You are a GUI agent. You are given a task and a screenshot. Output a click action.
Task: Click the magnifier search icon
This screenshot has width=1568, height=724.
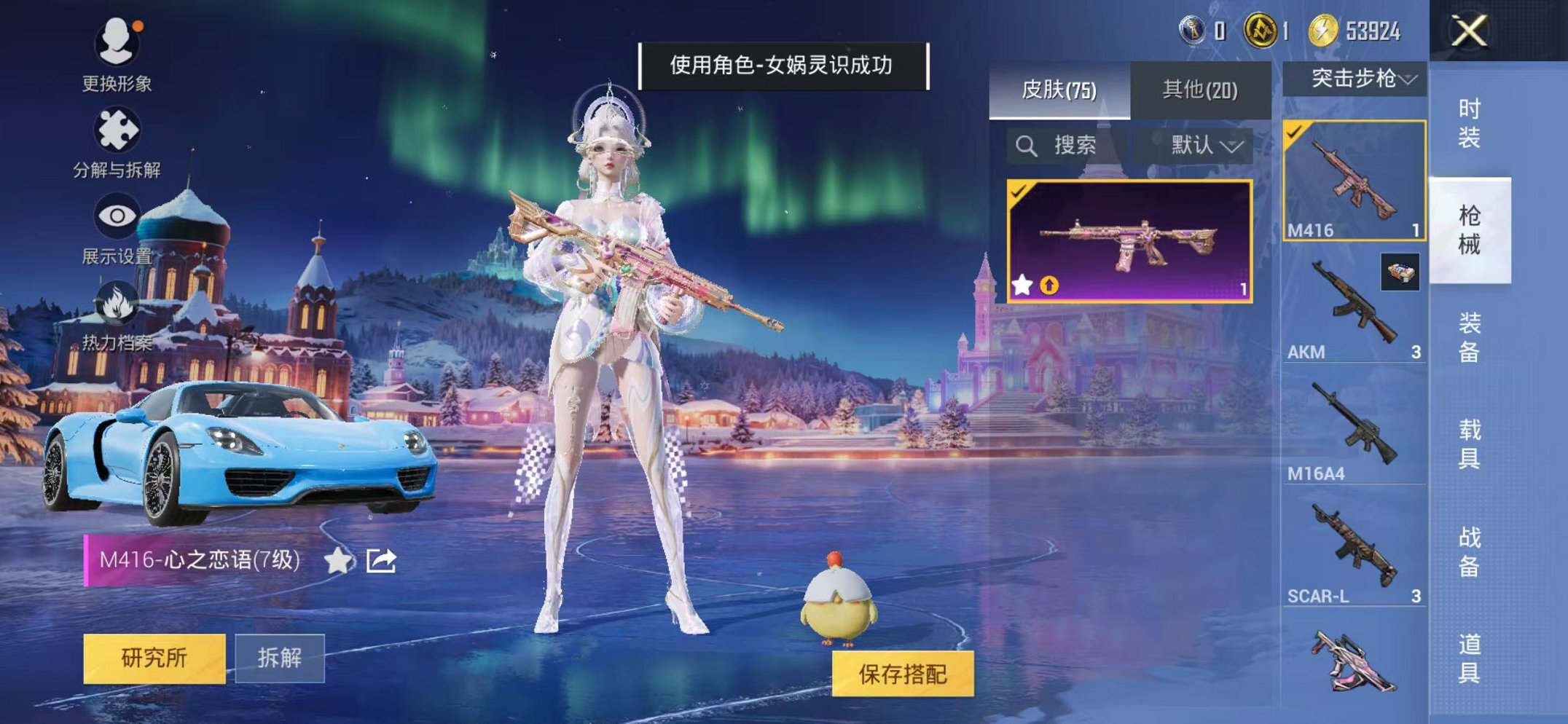click(1029, 146)
